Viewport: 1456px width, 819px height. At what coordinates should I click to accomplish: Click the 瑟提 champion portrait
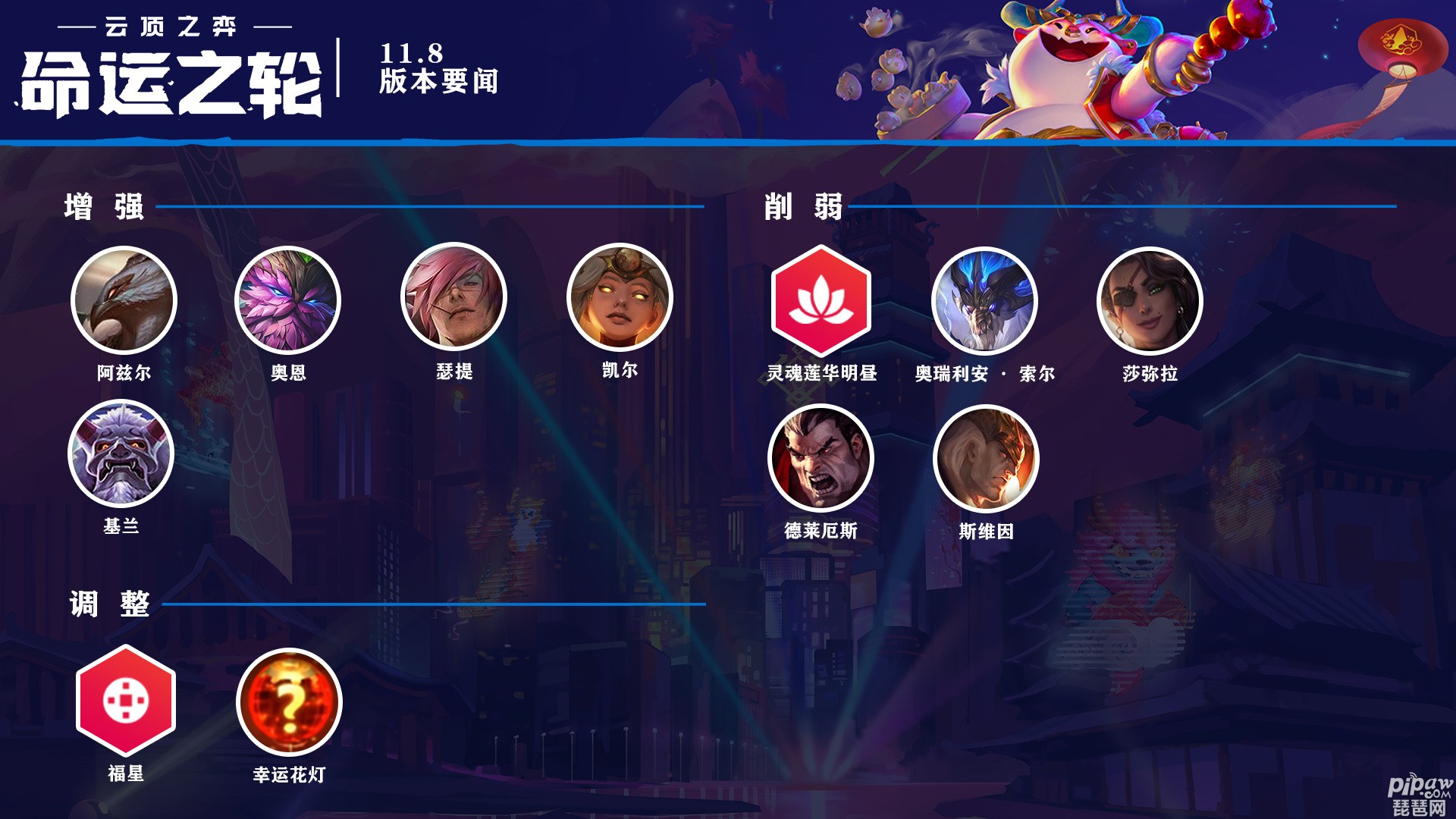pos(453,297)
